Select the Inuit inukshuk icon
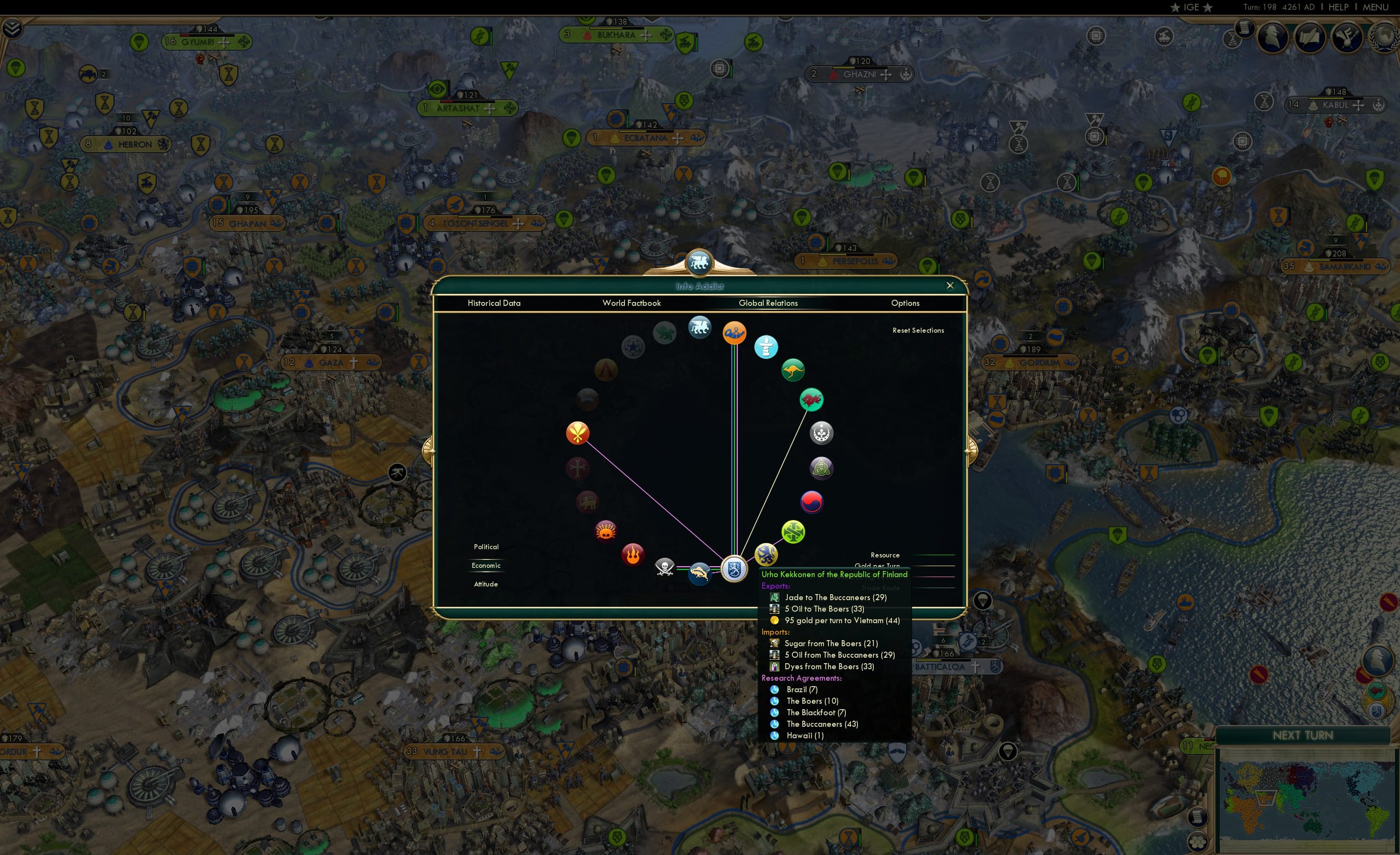This screenshot has width=1400, height=855. point(767,347)
